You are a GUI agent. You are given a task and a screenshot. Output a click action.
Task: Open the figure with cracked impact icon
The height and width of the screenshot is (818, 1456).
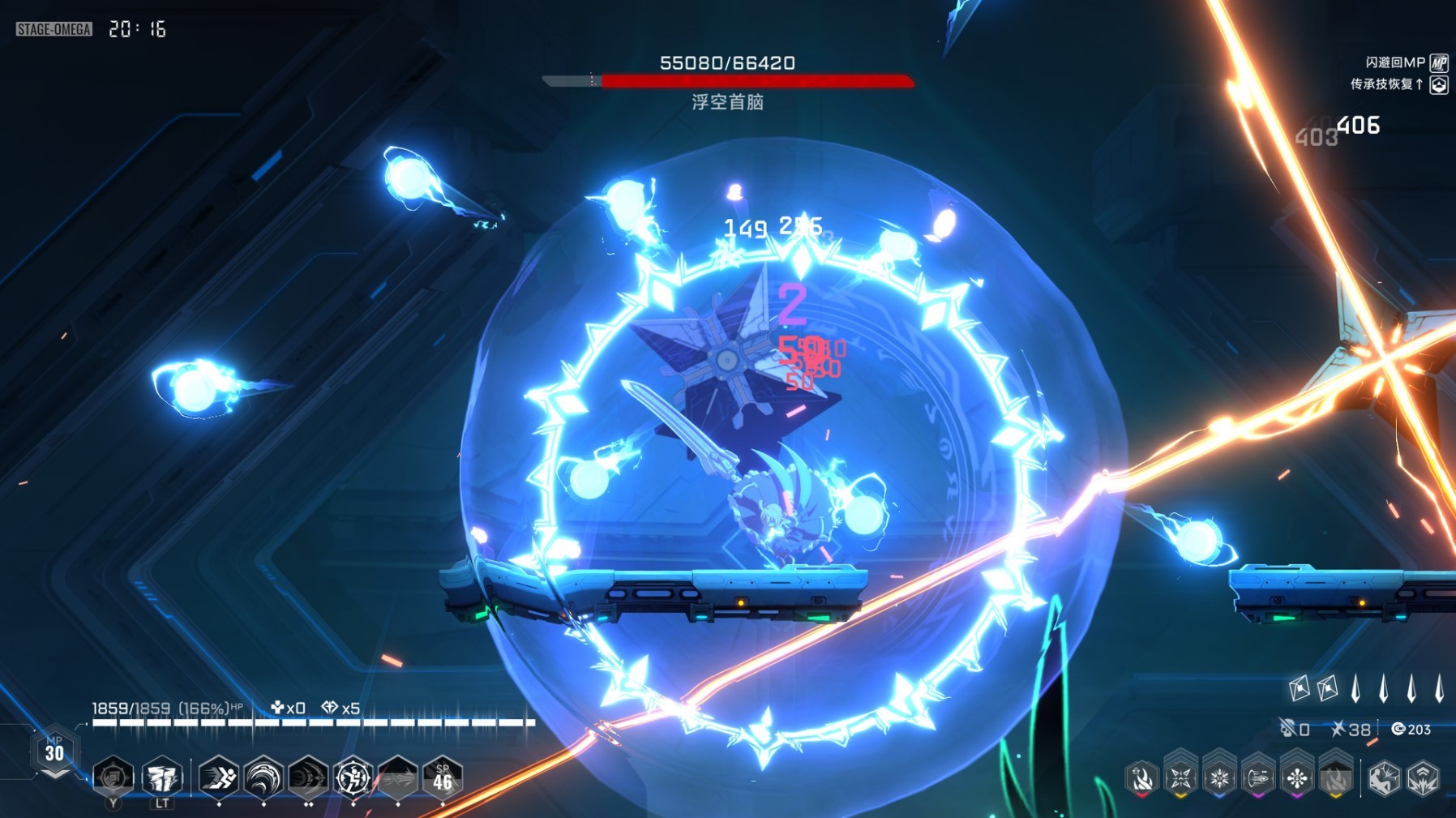click(x=1384, y=778)
